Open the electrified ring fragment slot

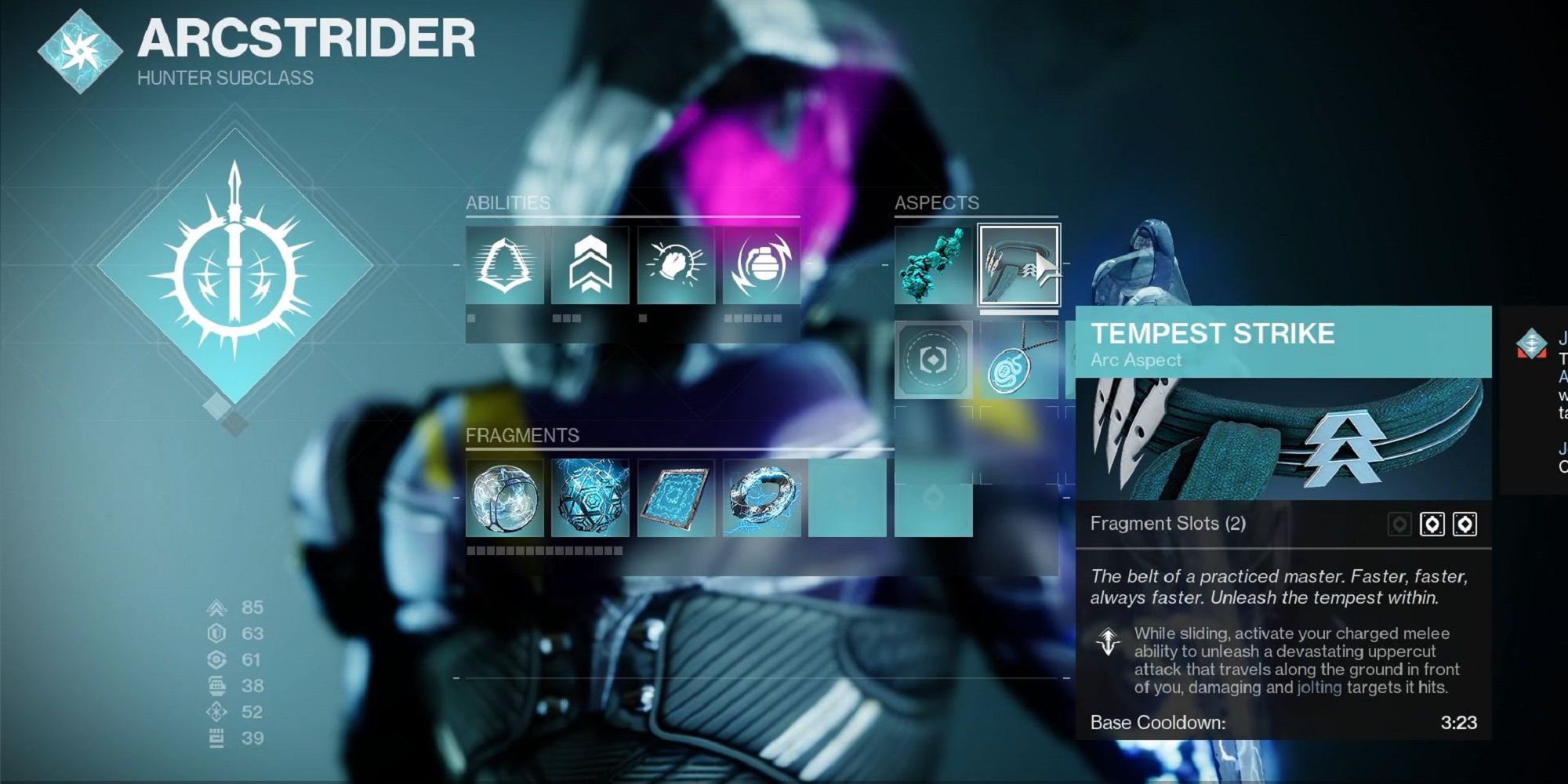[761, 498]
